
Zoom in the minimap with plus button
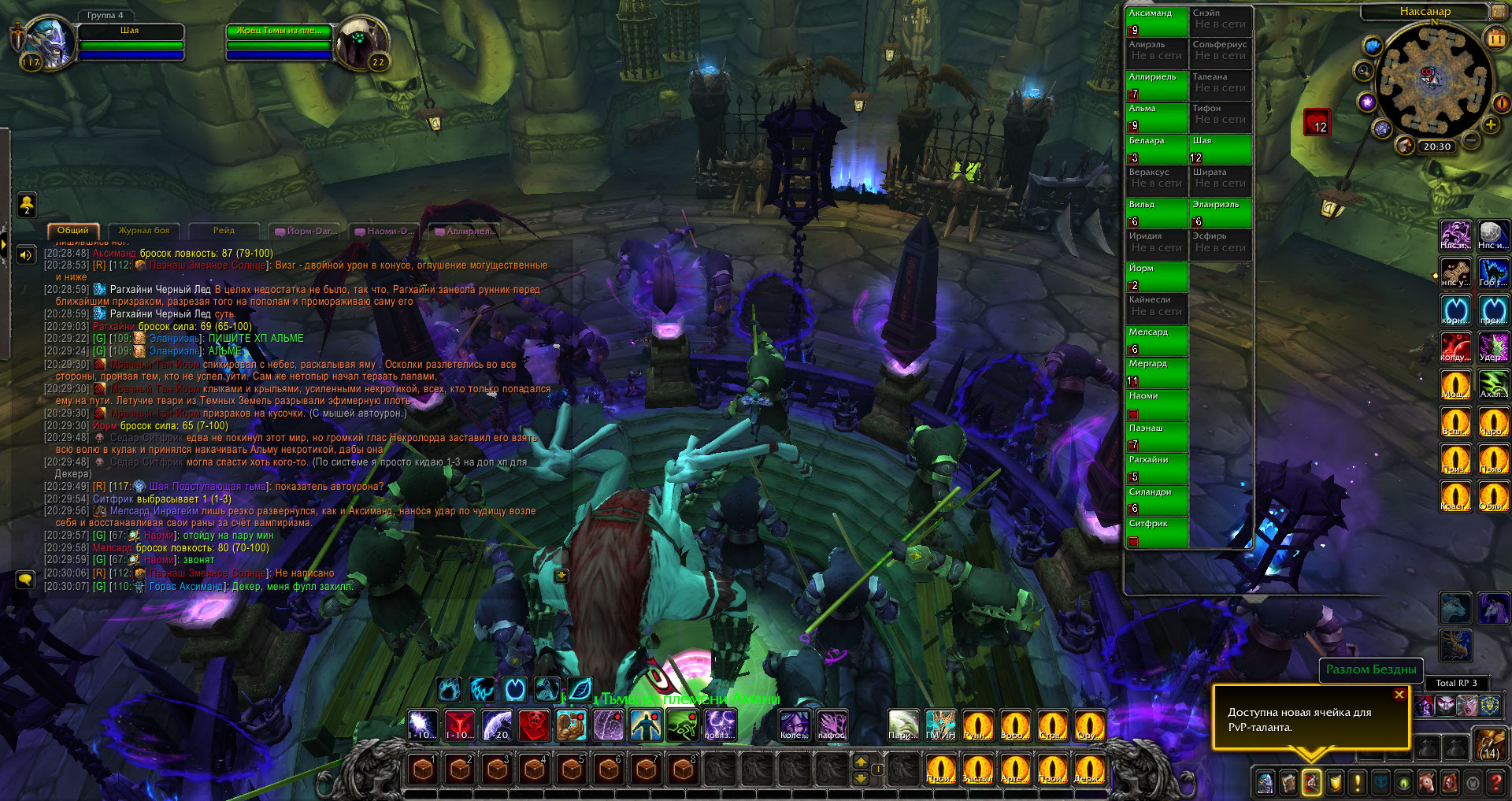pyautogui.click(x=1490, y=124)
